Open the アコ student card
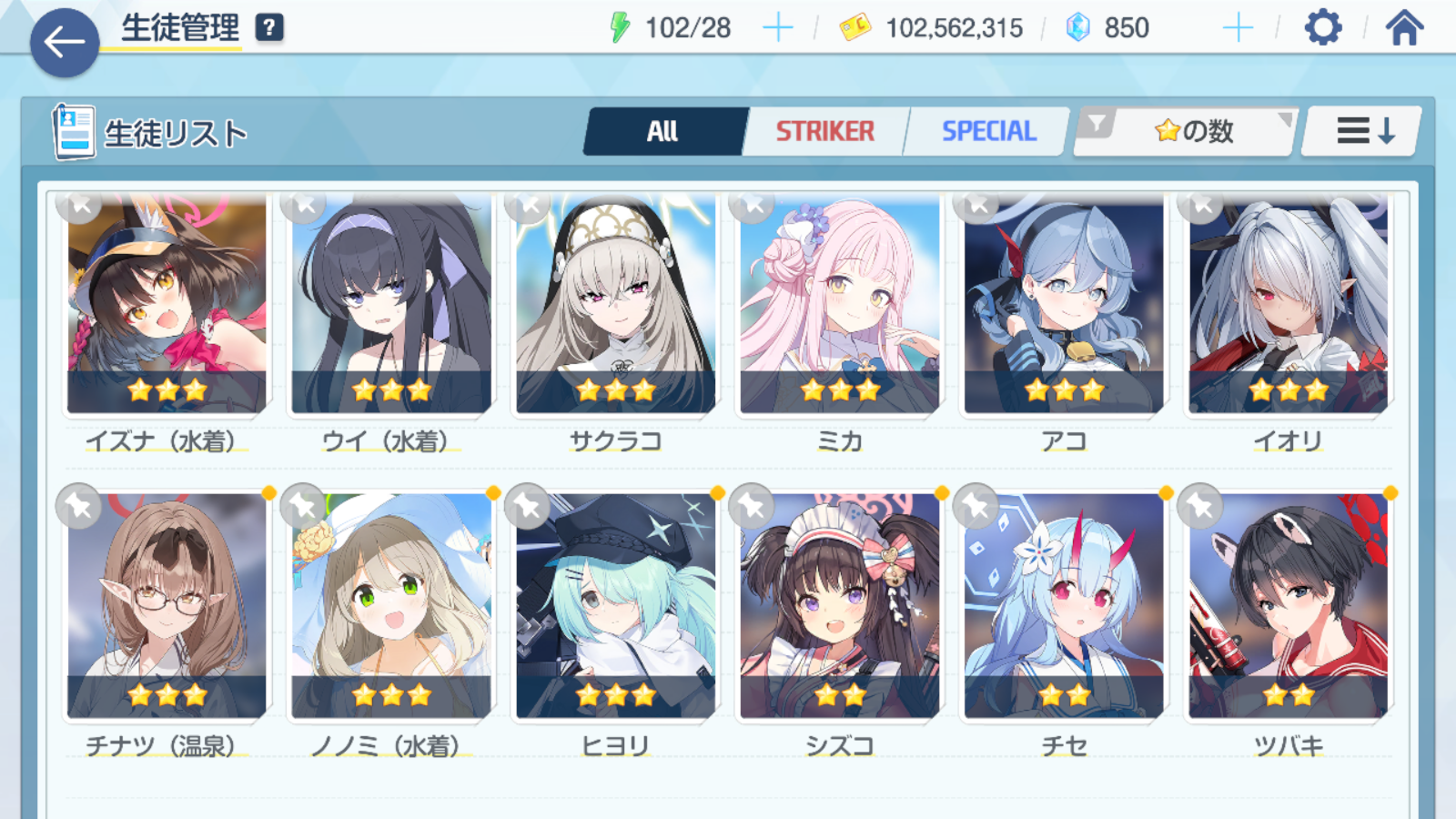Viewport: 1456px width, 819px height. pos(1064,305)
